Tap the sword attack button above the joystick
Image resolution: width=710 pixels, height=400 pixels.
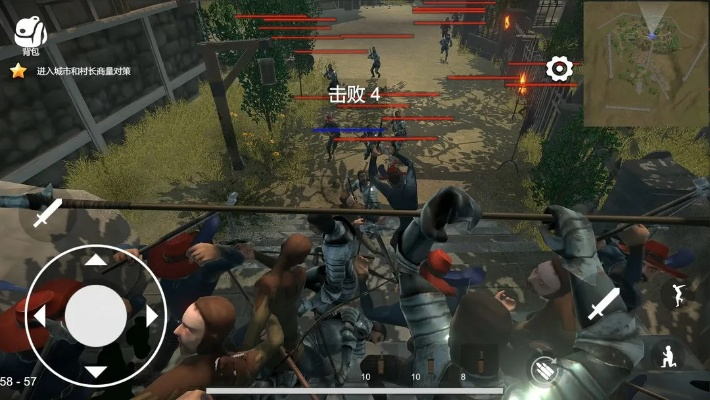tap(46, 212)
